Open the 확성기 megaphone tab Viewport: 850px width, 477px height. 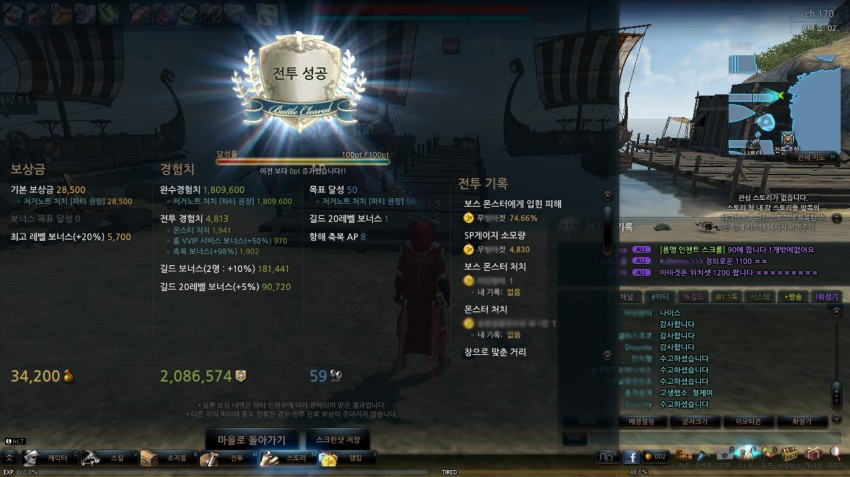click(x=826, y=296)
